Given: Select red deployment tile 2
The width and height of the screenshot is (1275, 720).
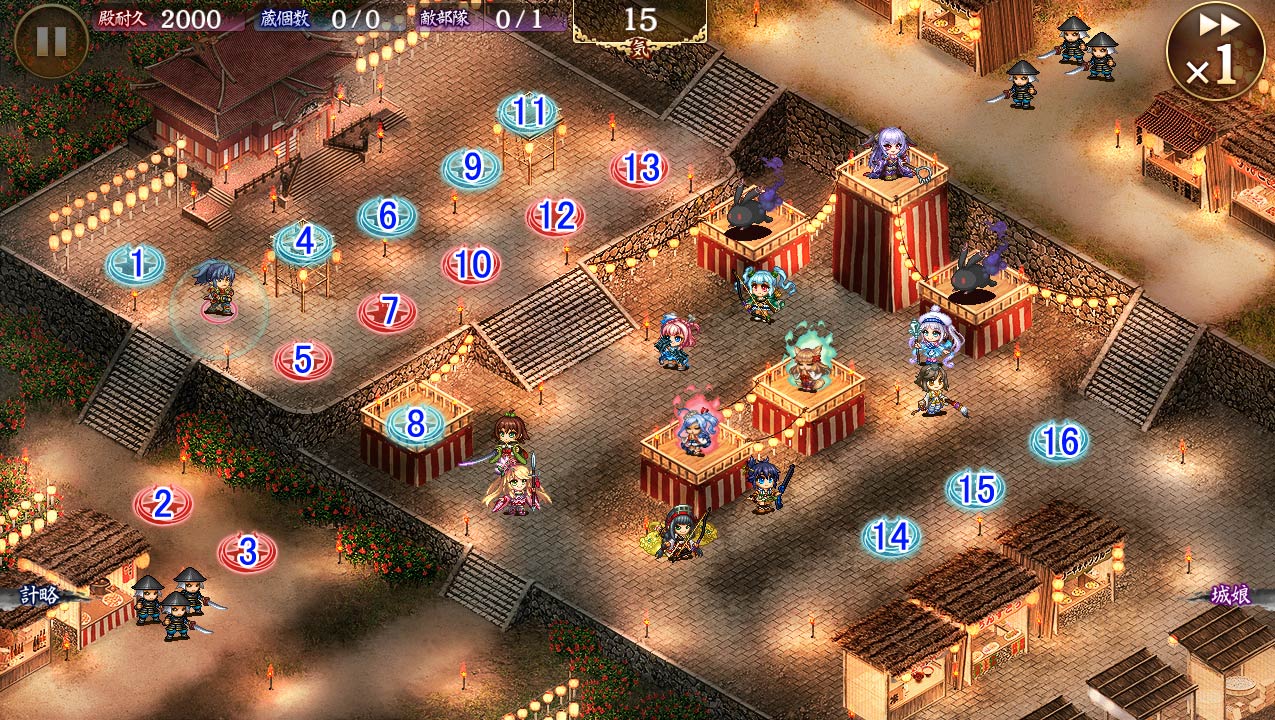Looking at the screenshot, I should (163, 505).
